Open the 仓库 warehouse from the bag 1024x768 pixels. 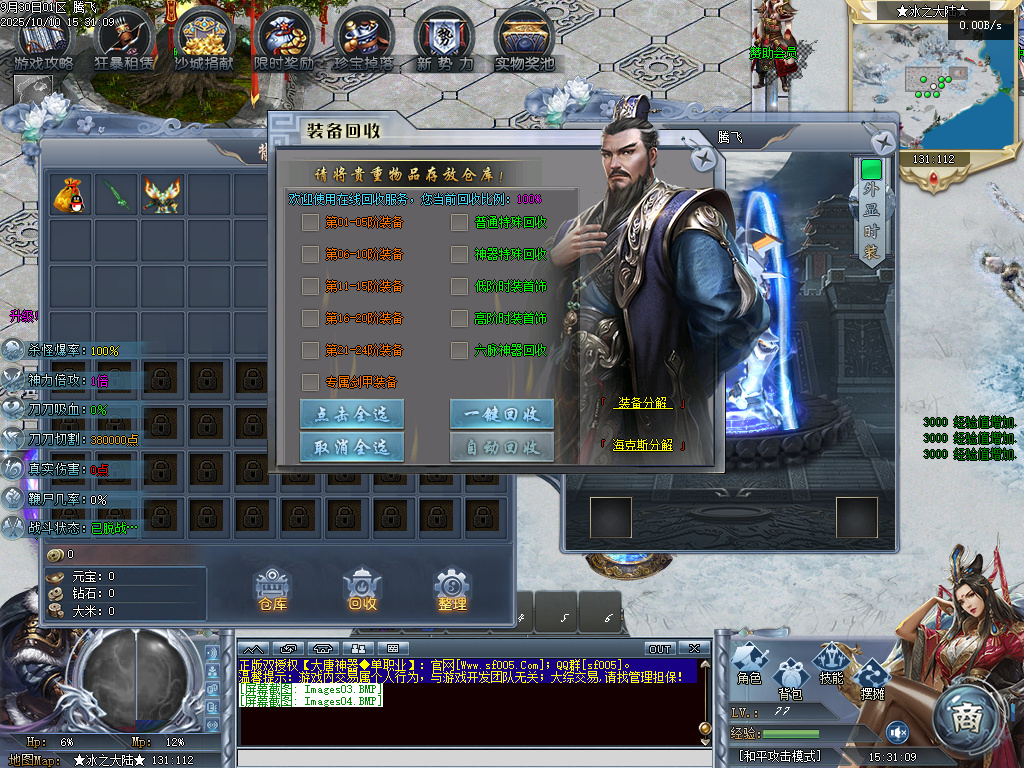pos(272,588)
